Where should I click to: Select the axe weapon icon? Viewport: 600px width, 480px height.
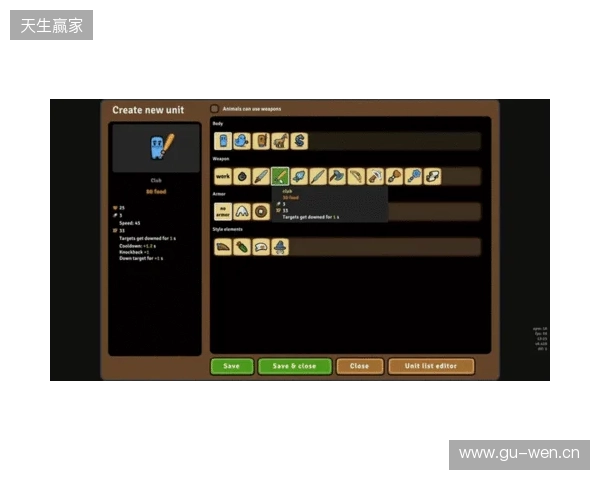(x=337, y=176)
